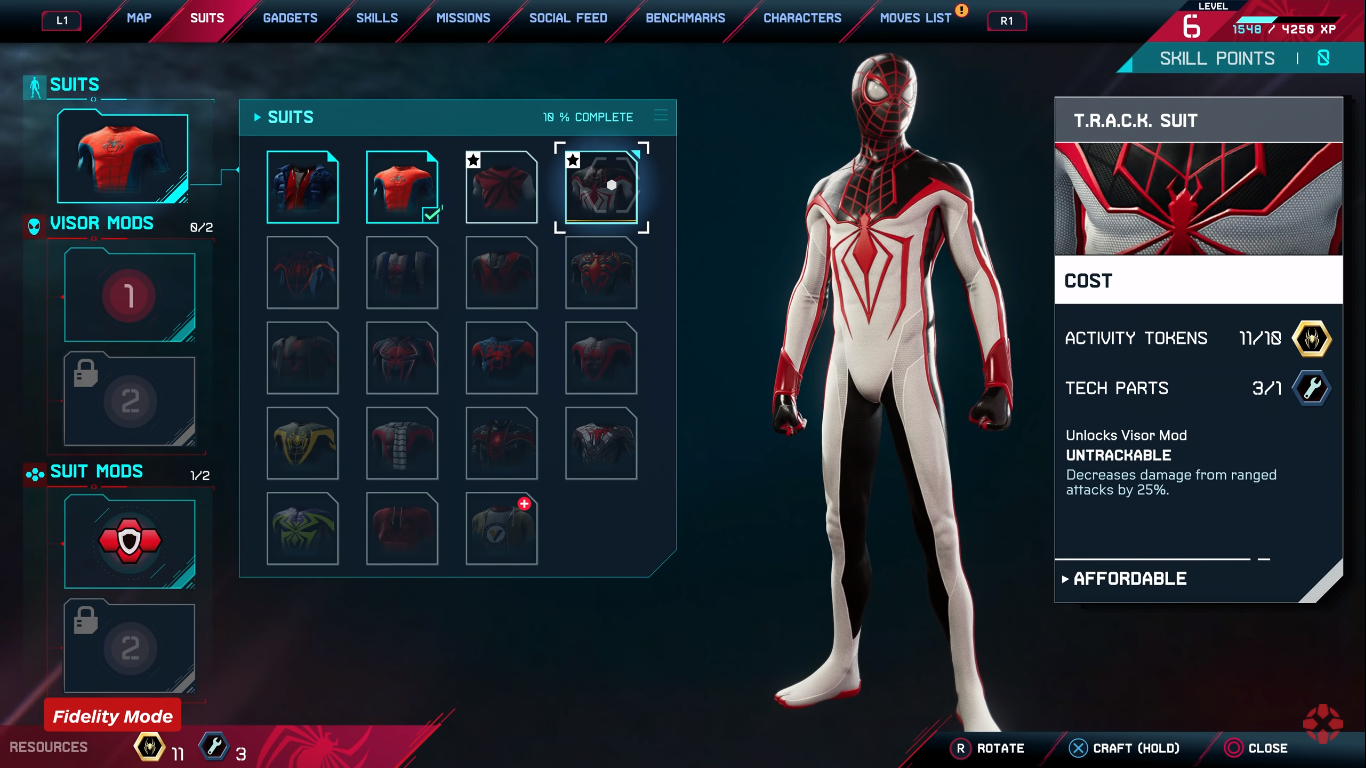This screenshot has width=1366, height=768.
Task: Open the Moves List tab
Action: coord(915,18)
